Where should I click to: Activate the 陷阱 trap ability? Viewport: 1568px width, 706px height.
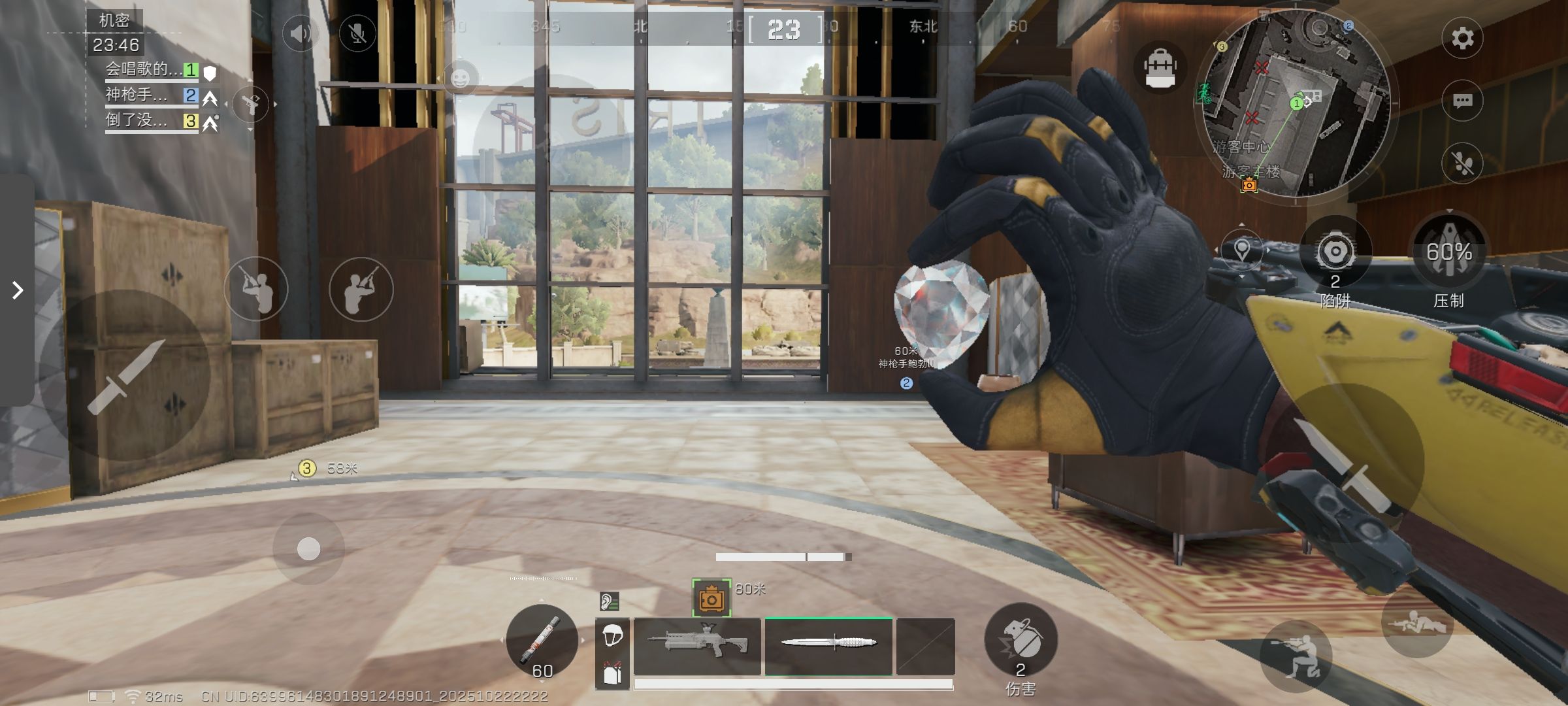1335,252
